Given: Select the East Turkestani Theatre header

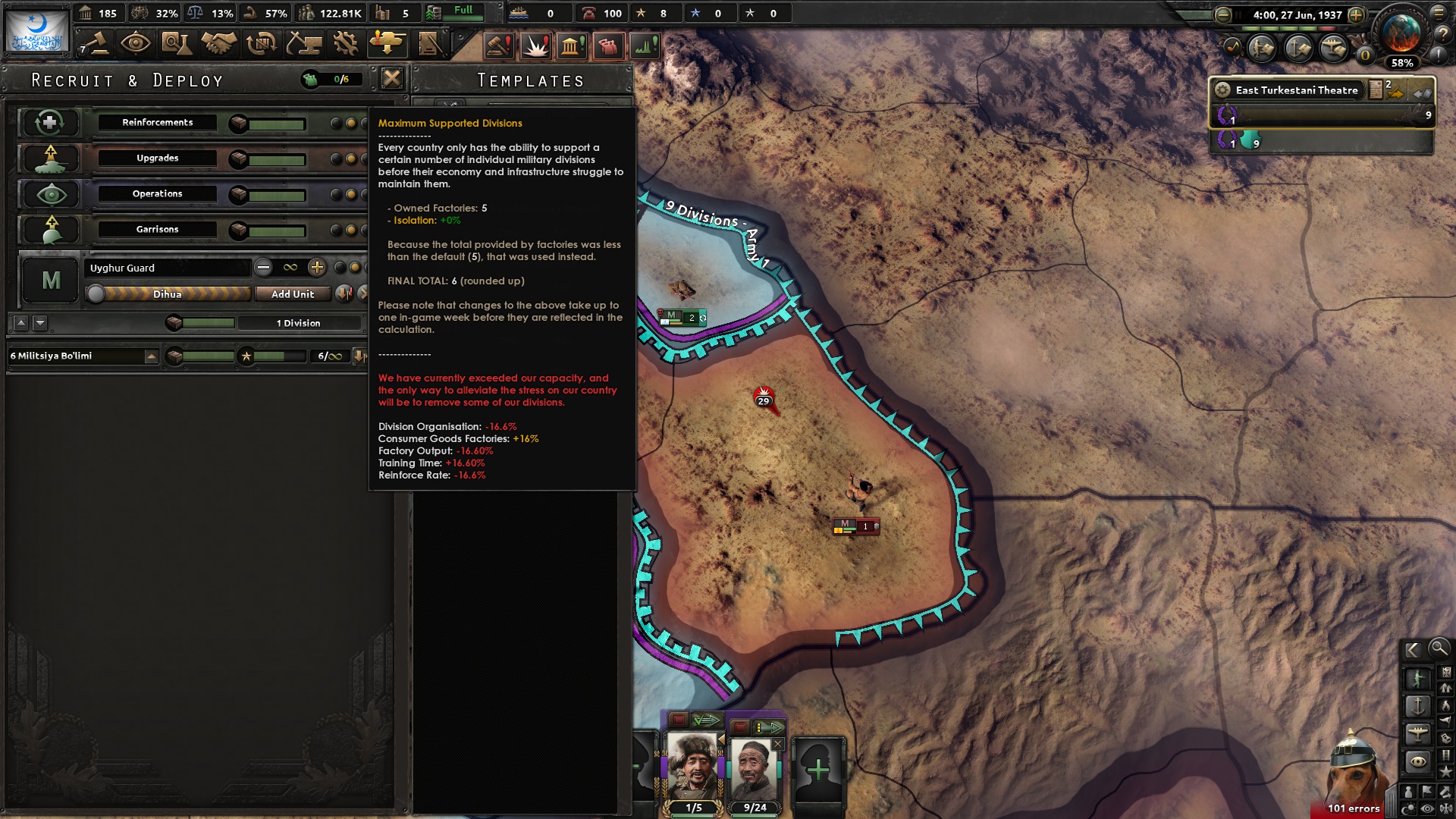Looking at the screenshot, I should click(x=1297, y=89).
